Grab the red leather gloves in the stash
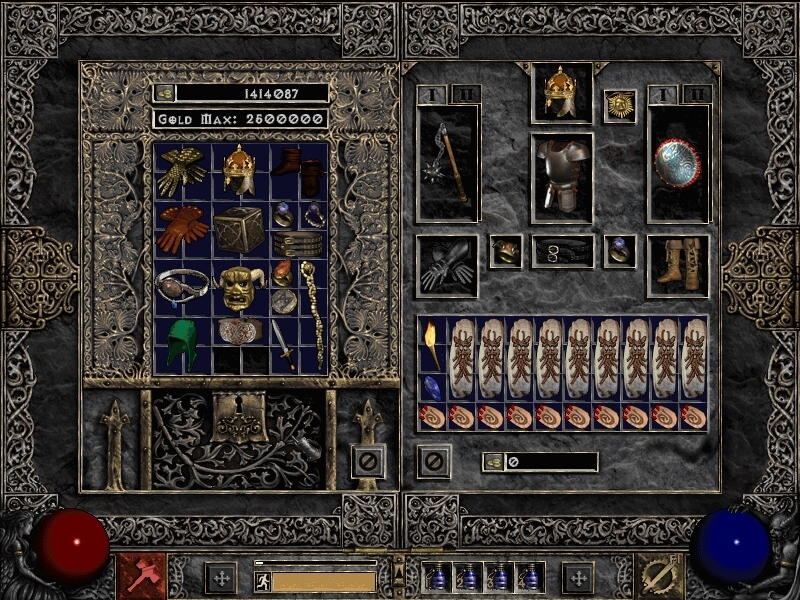The height and width of the screenshot is (600, 800). [182, 229]
